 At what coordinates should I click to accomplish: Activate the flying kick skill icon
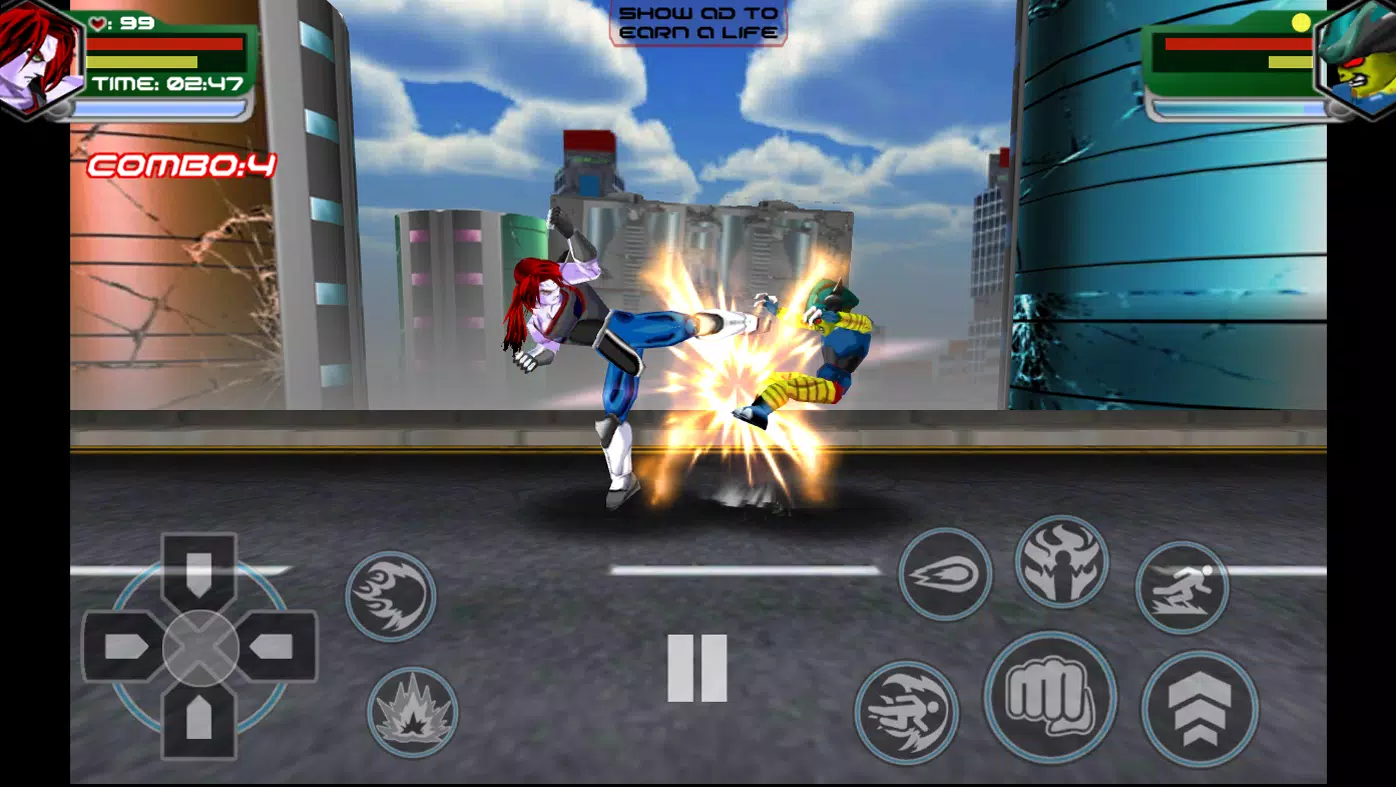tap(905, 703)
